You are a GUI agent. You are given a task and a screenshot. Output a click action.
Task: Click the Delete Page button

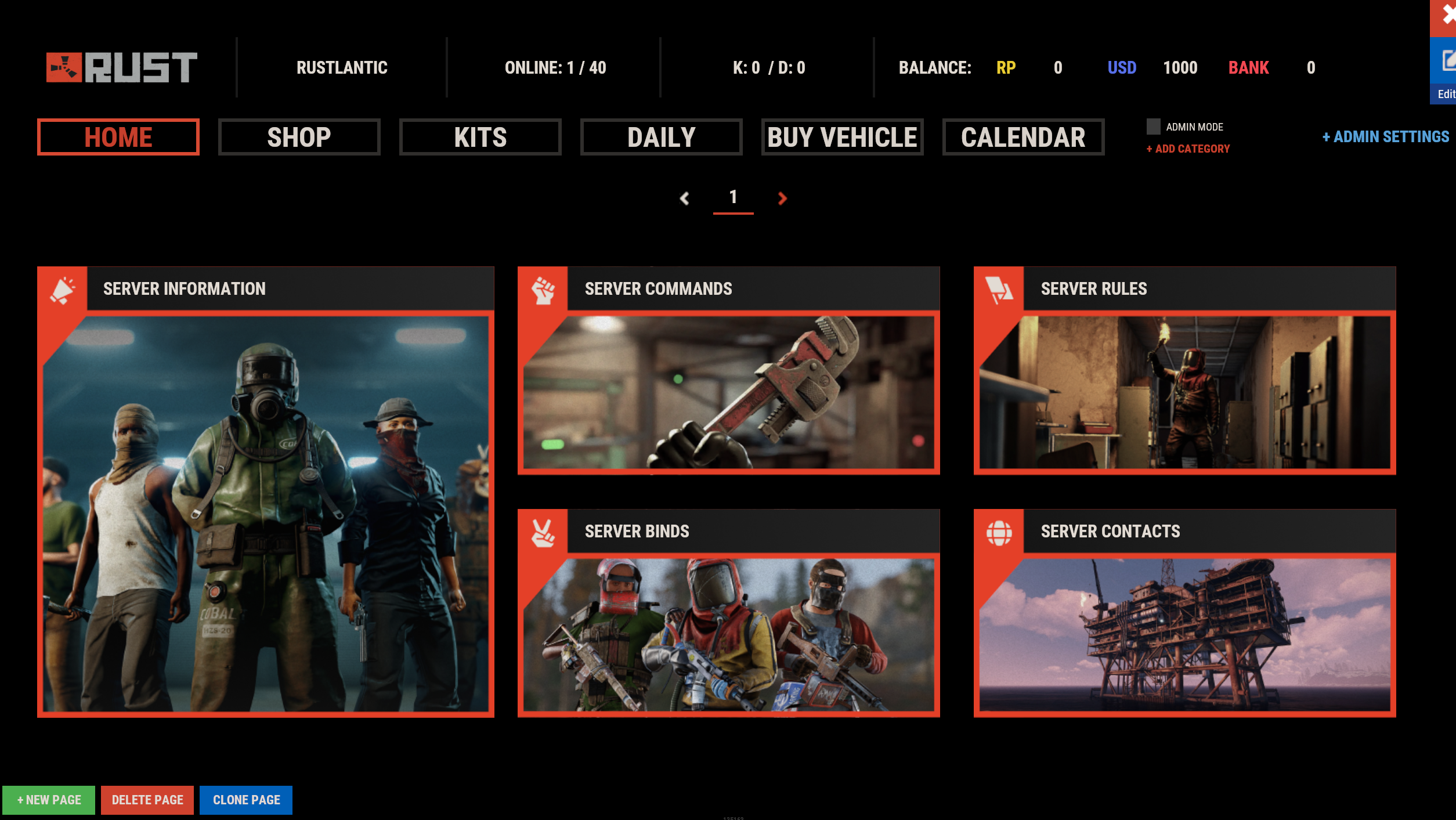click(x=147, y=800)
